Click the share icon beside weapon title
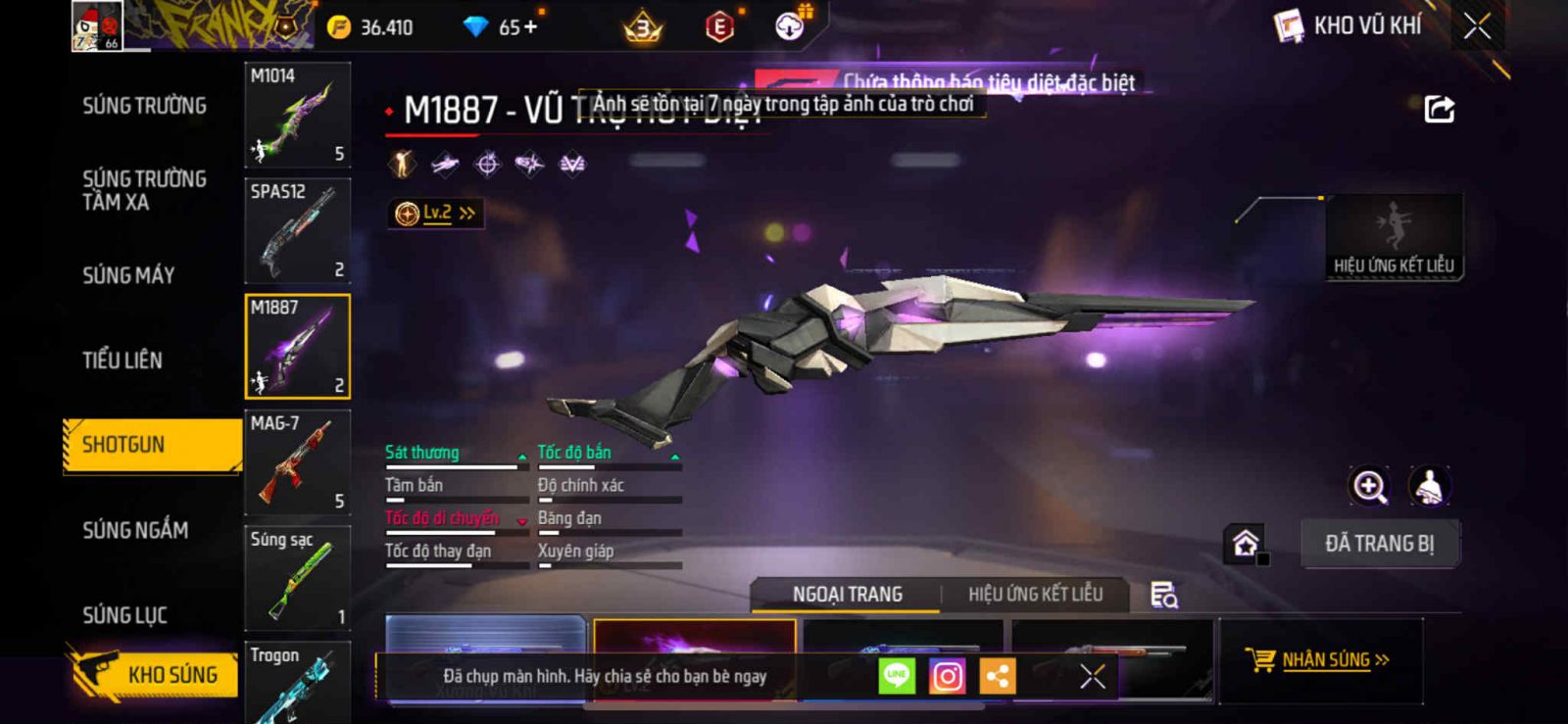This screenshot has height=724, width=1568. pyautogui.click(x=1439, y=109)
